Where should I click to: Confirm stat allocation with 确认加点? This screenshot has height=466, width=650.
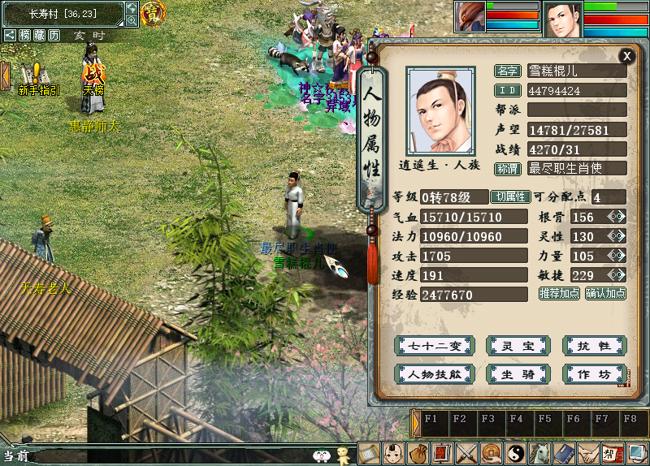coord(605,294)
